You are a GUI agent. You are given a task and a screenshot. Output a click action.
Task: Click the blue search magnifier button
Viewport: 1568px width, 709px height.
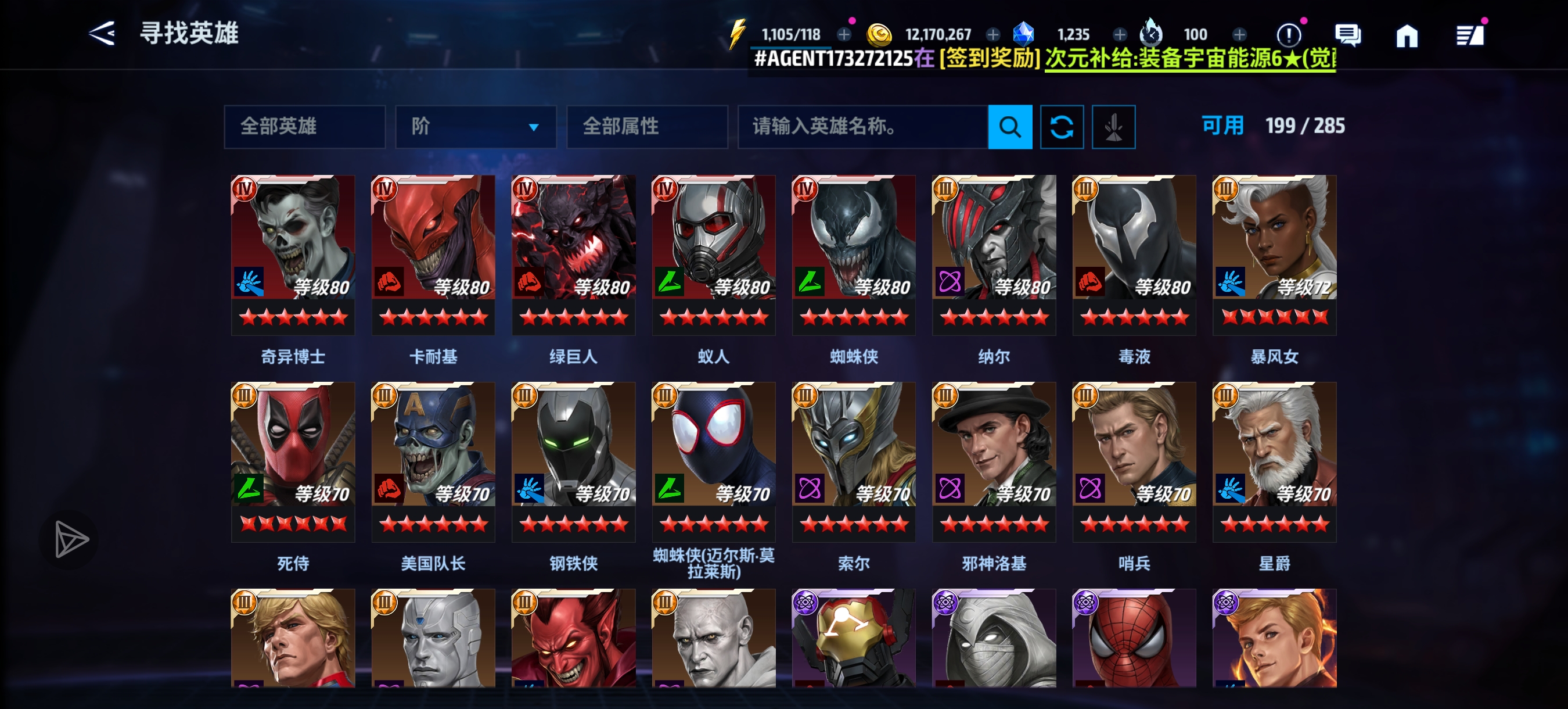coord(1010,127)
